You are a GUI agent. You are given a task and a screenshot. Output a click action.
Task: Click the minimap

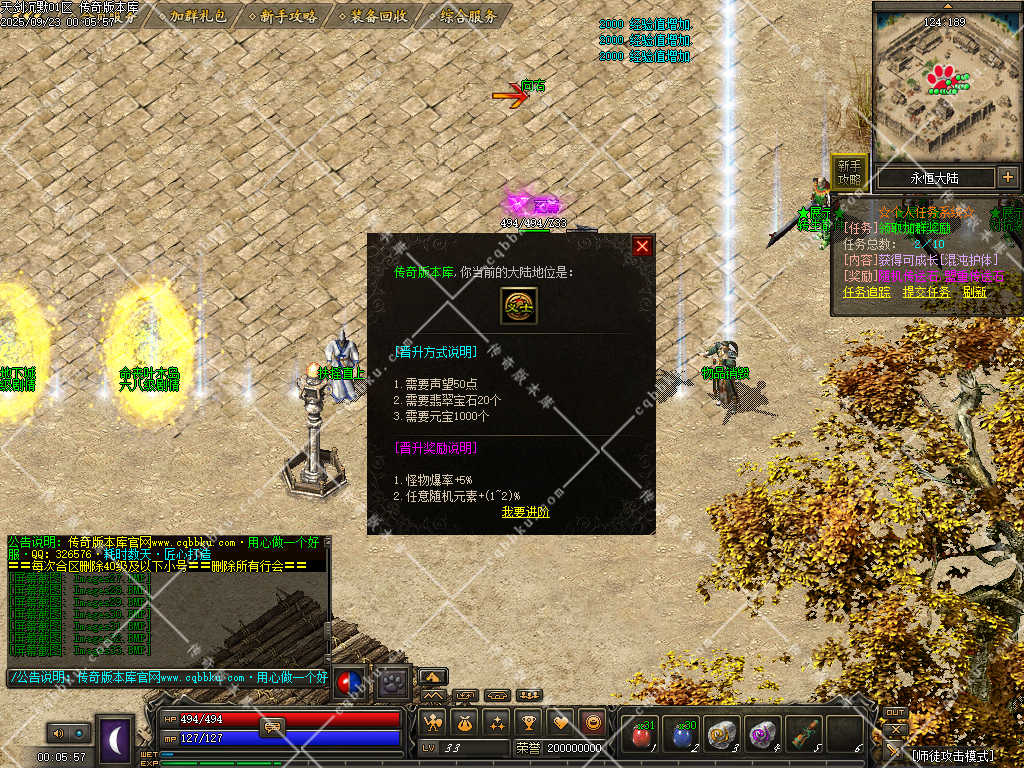tap(945, 85)
